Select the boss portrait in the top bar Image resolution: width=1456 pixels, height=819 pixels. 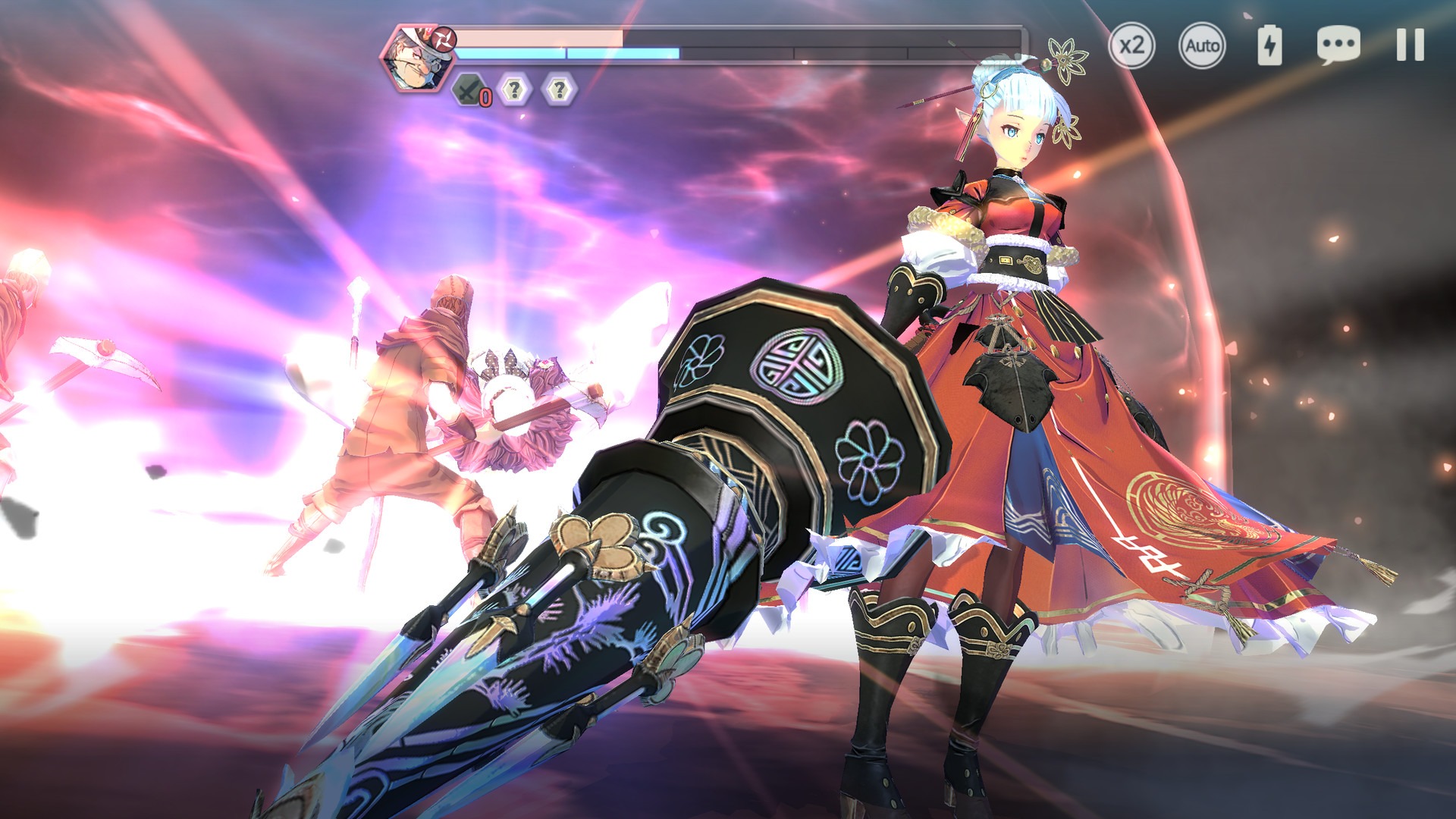tap(416, 57)
